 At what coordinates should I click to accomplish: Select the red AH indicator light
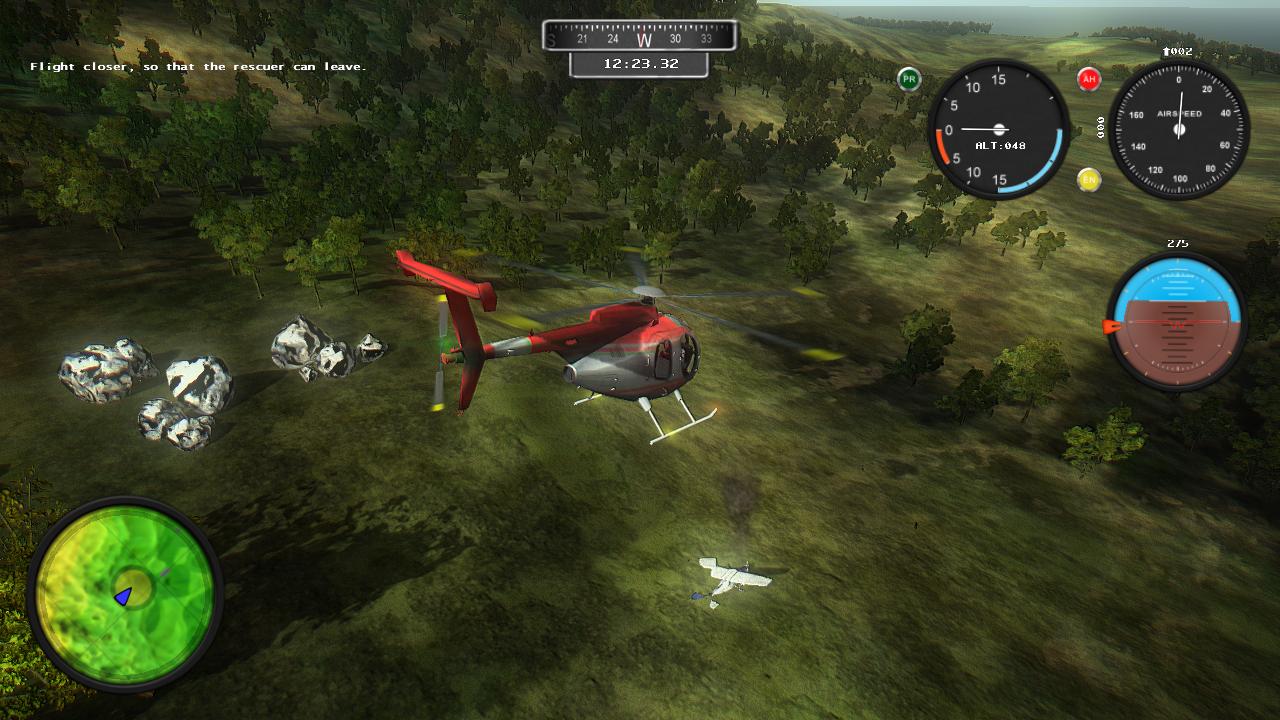(x=1089, y=80)
